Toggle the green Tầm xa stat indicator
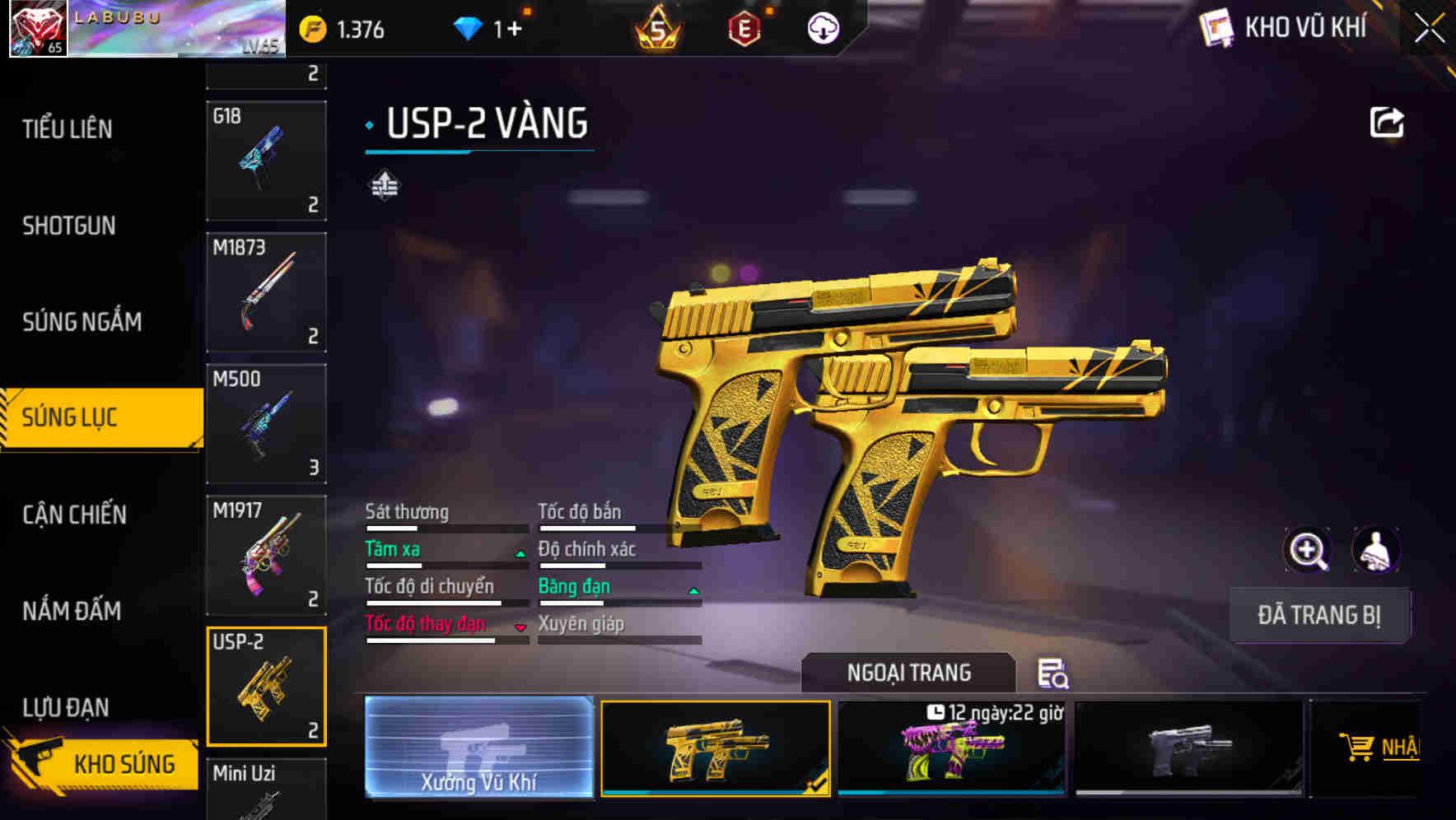This screenshot has height=820, width=1456. (519, 552)
